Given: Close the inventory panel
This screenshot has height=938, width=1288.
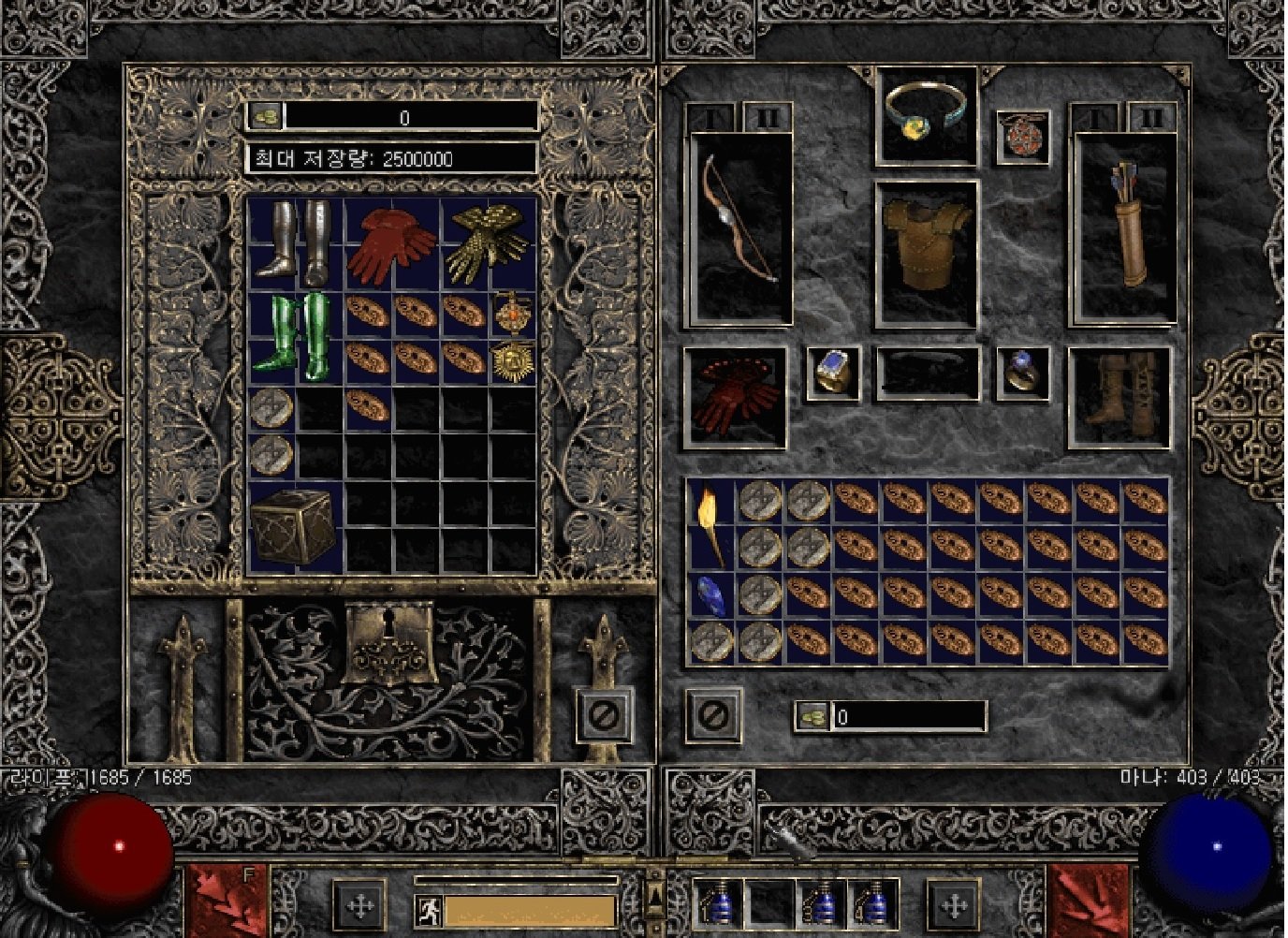Looking at the screenshot, I should tap(713, 716).
